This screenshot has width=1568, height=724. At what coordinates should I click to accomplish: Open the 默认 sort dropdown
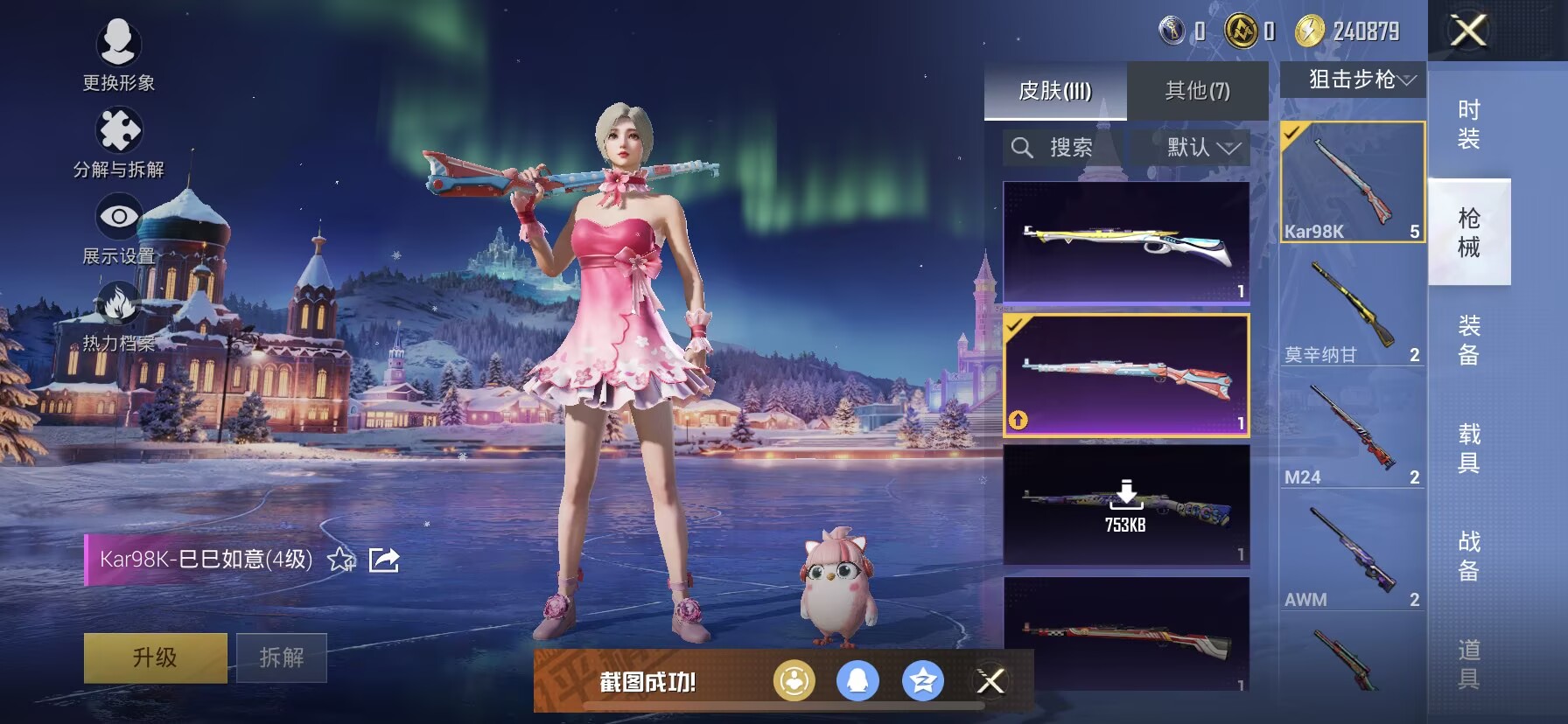[x=1202, y=147]
